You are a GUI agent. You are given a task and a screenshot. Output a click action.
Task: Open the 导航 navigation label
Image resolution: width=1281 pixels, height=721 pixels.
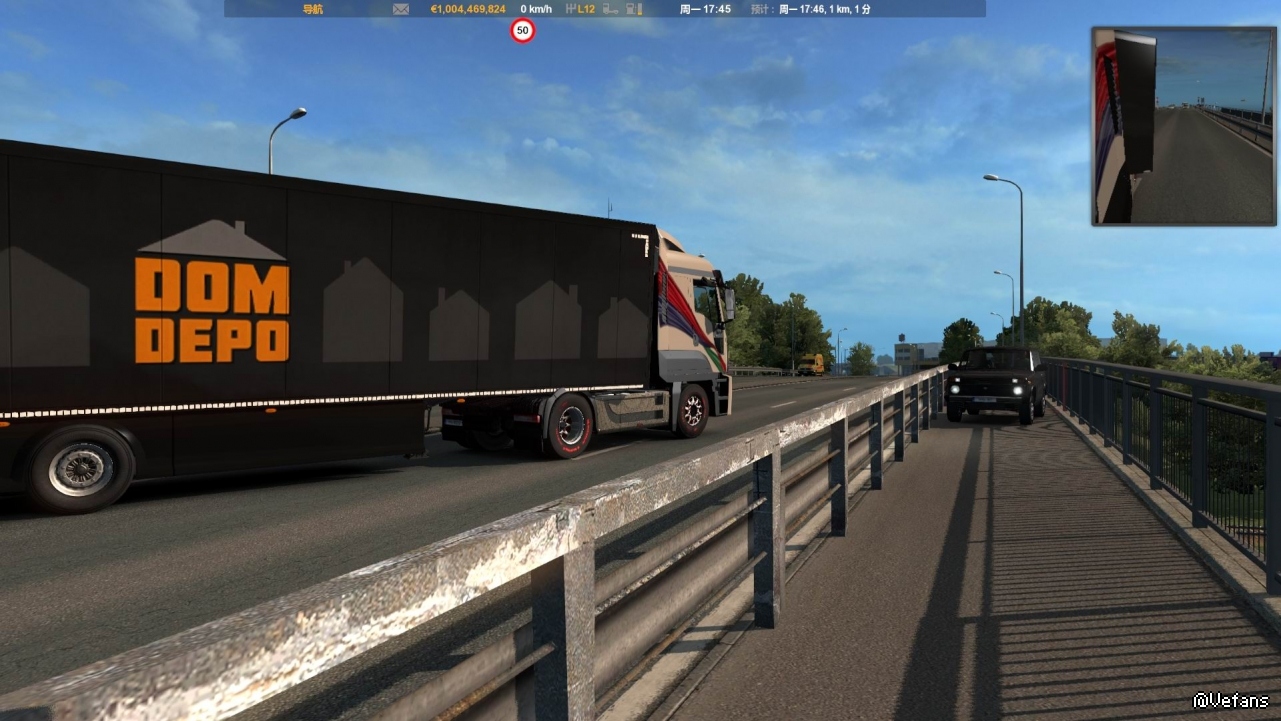[x=312, y=9]
